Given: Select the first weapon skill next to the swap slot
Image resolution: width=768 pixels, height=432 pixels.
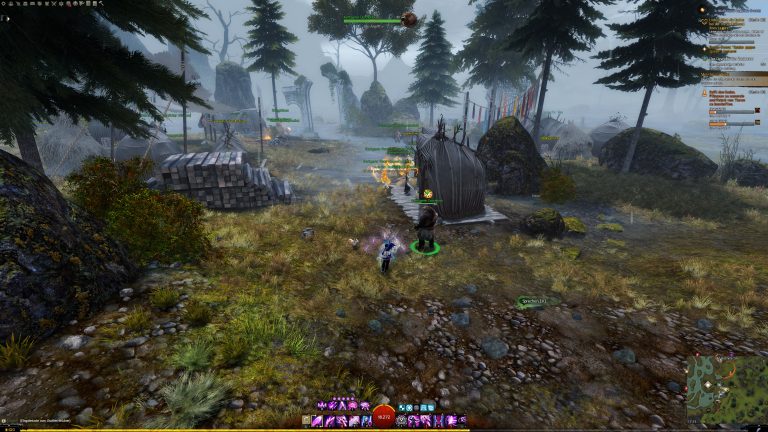Looking at the screenshot, I should pyautogui.click(x=317, y=421).
